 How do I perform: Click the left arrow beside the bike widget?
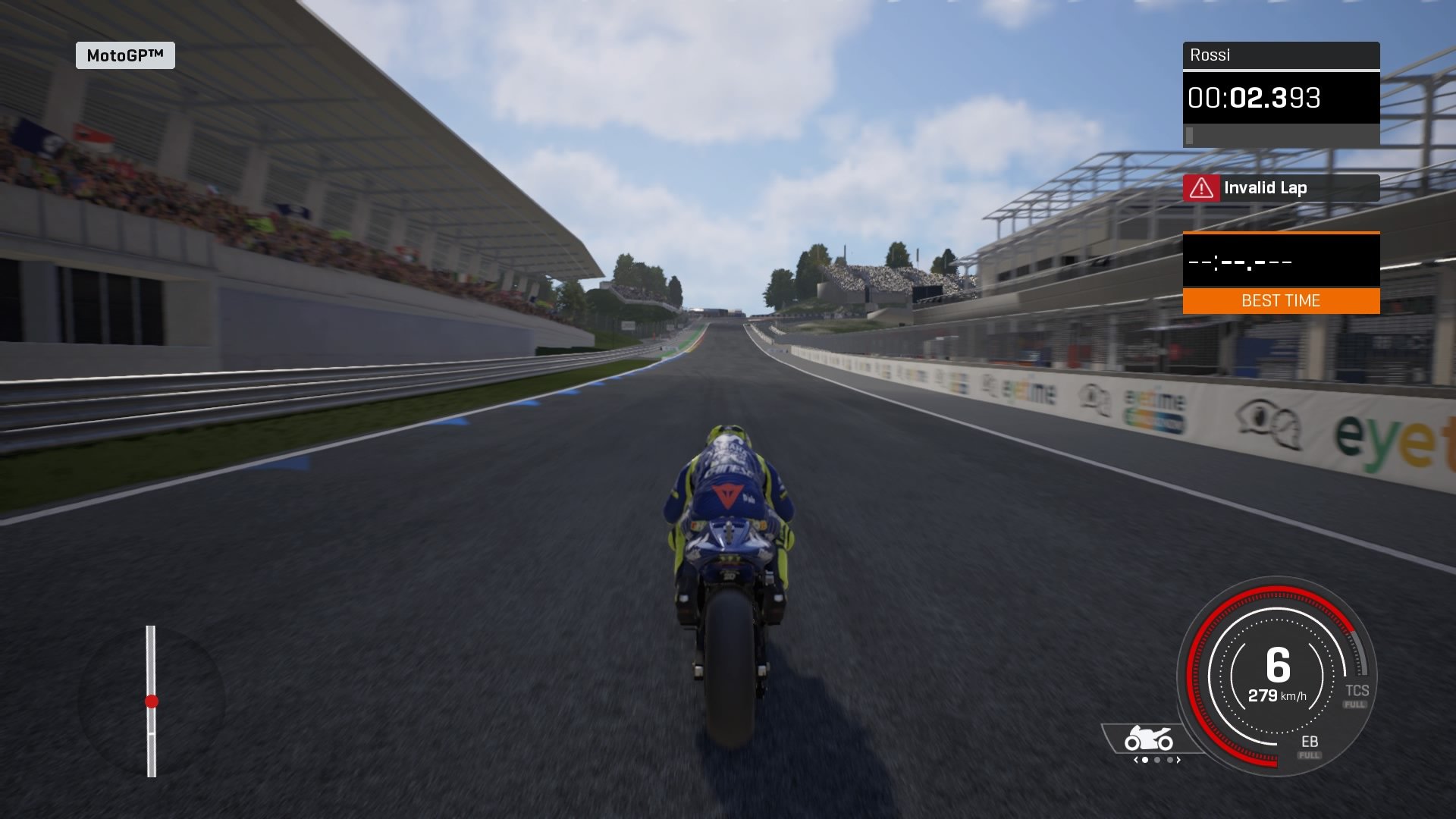point(1135,760)
